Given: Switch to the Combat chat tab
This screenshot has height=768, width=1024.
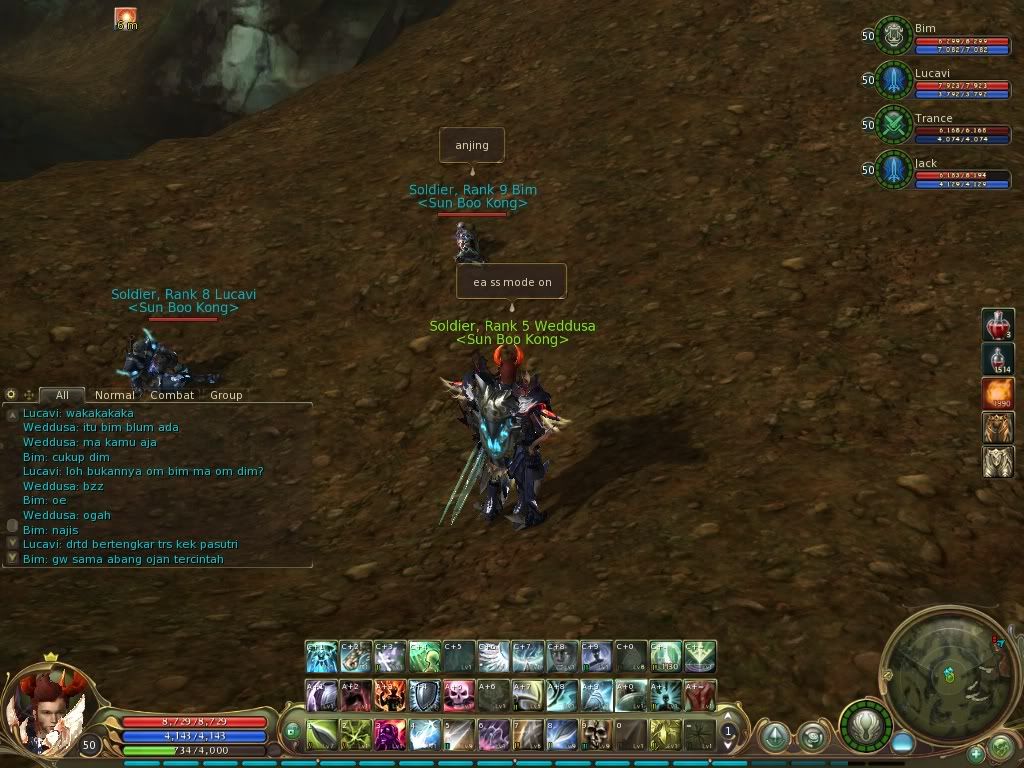Looking at the screenshot, I should pyautogui.click(x=172, y=395).
